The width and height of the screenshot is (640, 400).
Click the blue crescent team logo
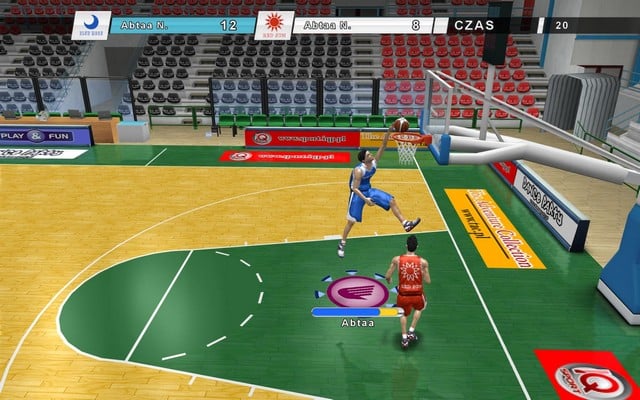[92, 22]
